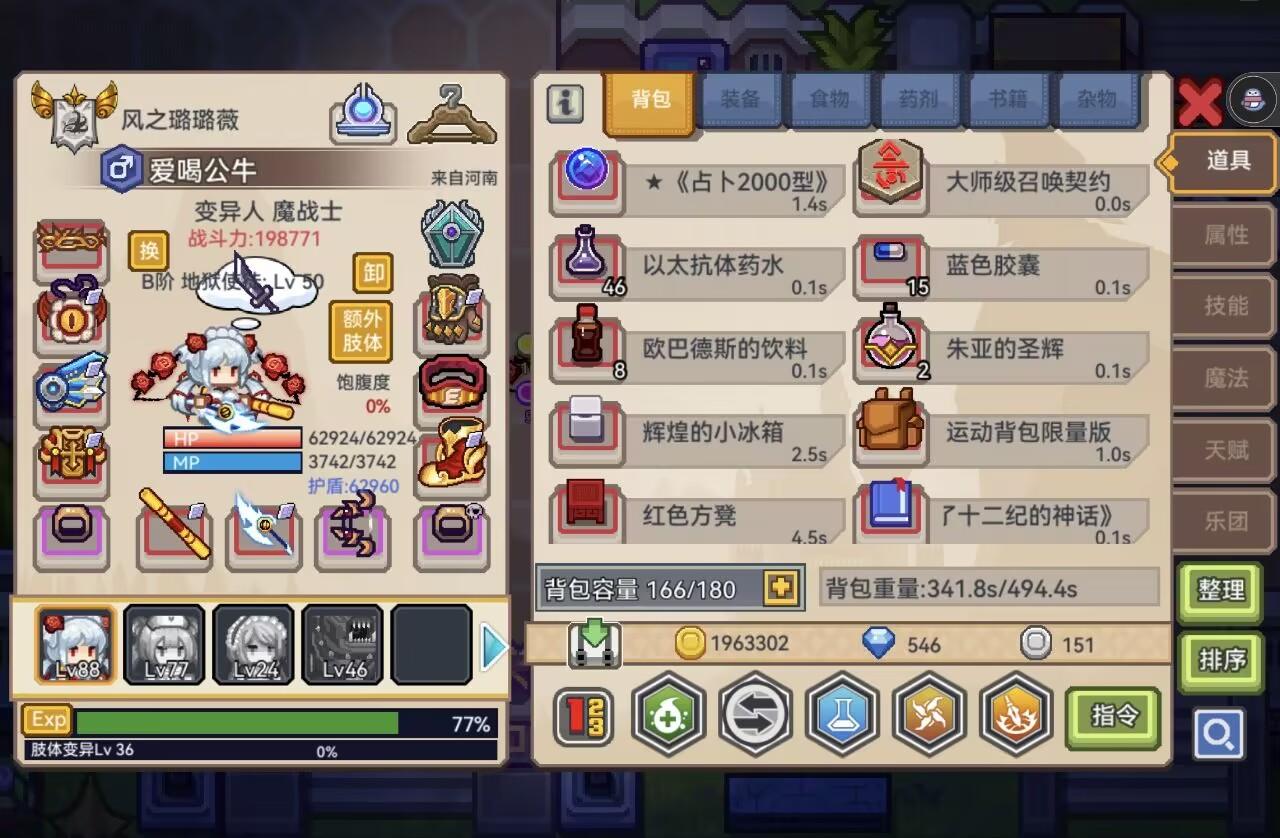Click the magnifier search icon bottom right
This screenshot has width=1280, height=838.
(x=1219, y=732)
